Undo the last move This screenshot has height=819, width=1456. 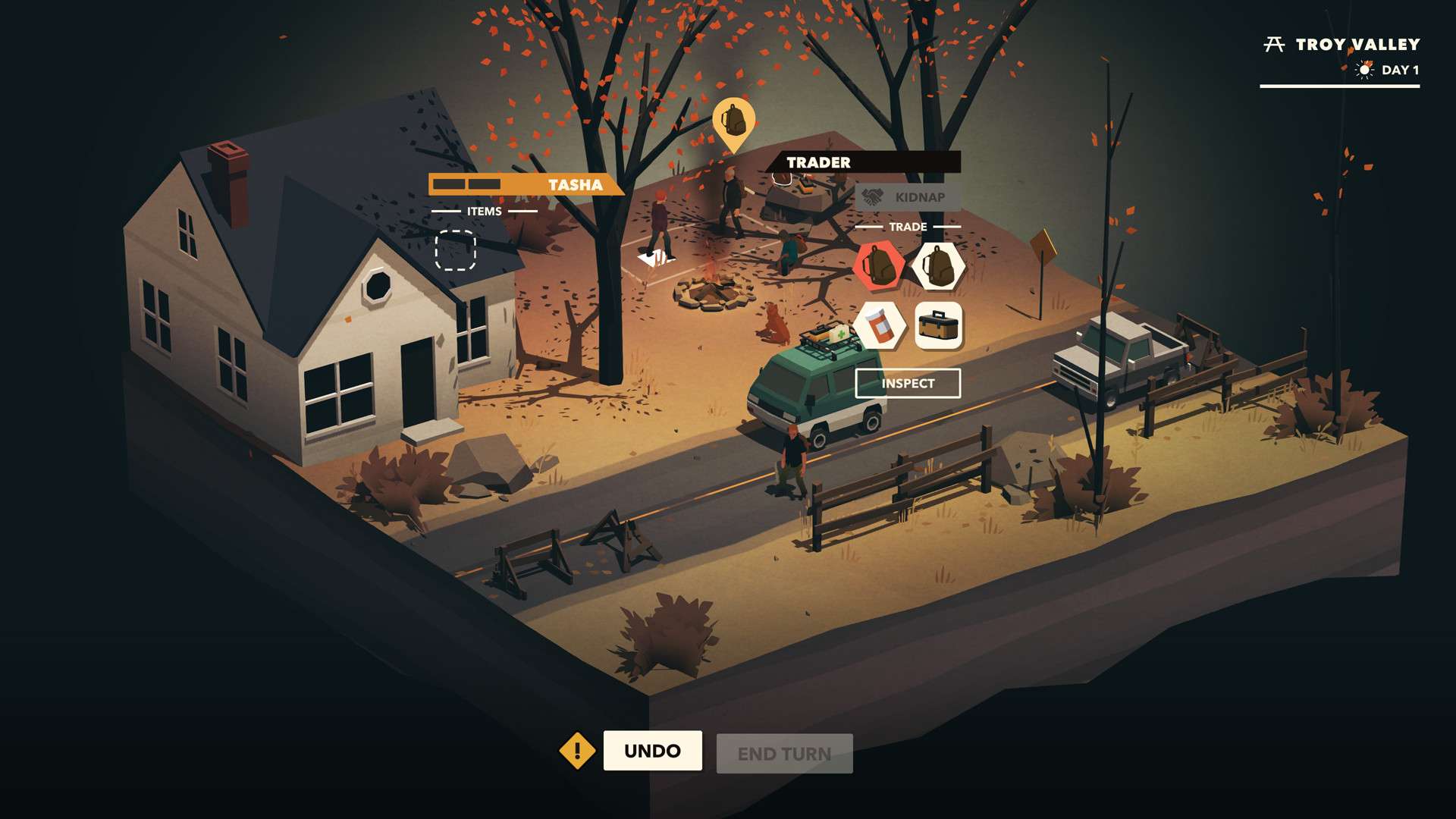coord(652,751)
